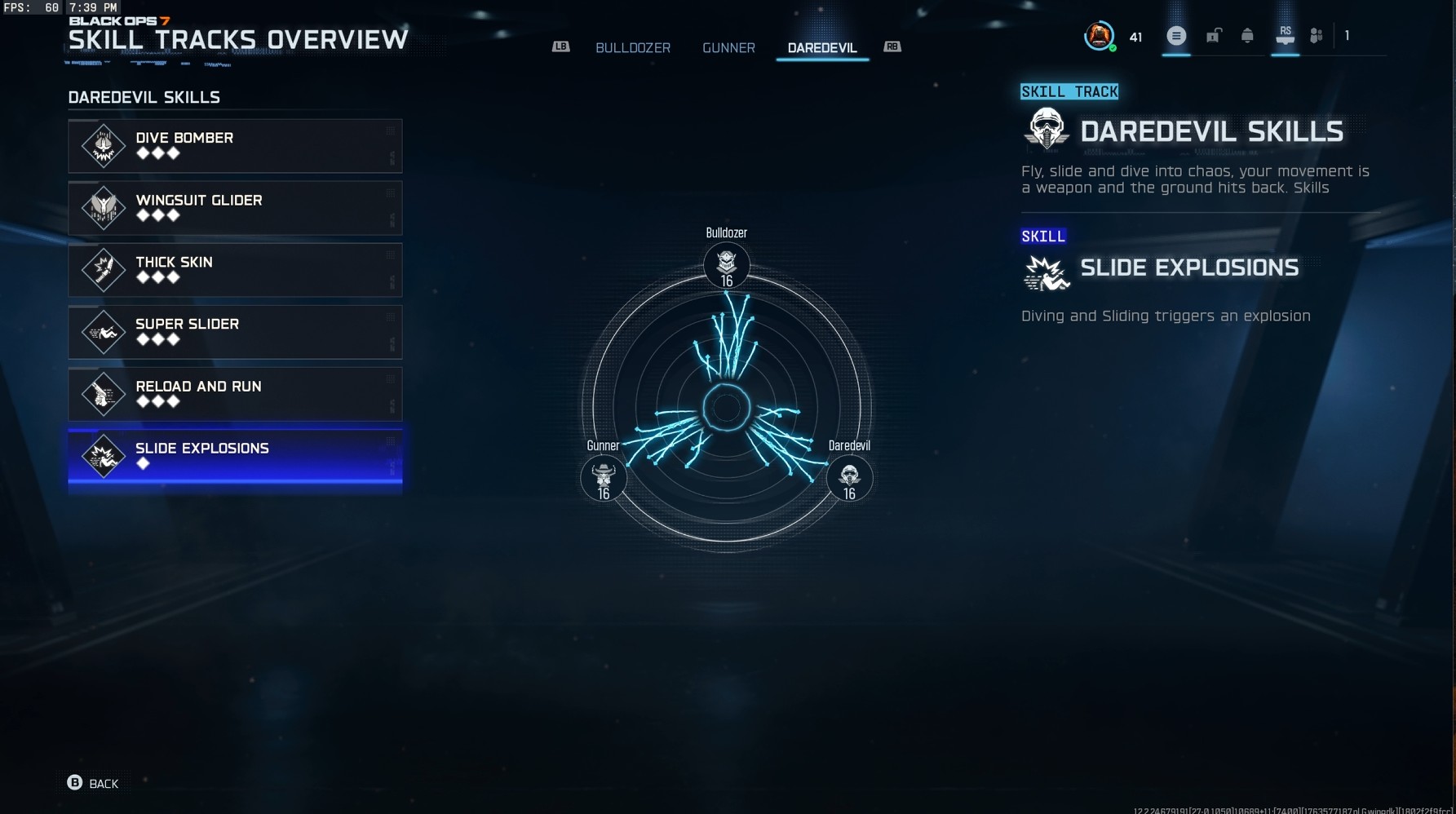1456x814 pixels.
Task: Click the Super Slider skill icon
Action: (103, 332)
